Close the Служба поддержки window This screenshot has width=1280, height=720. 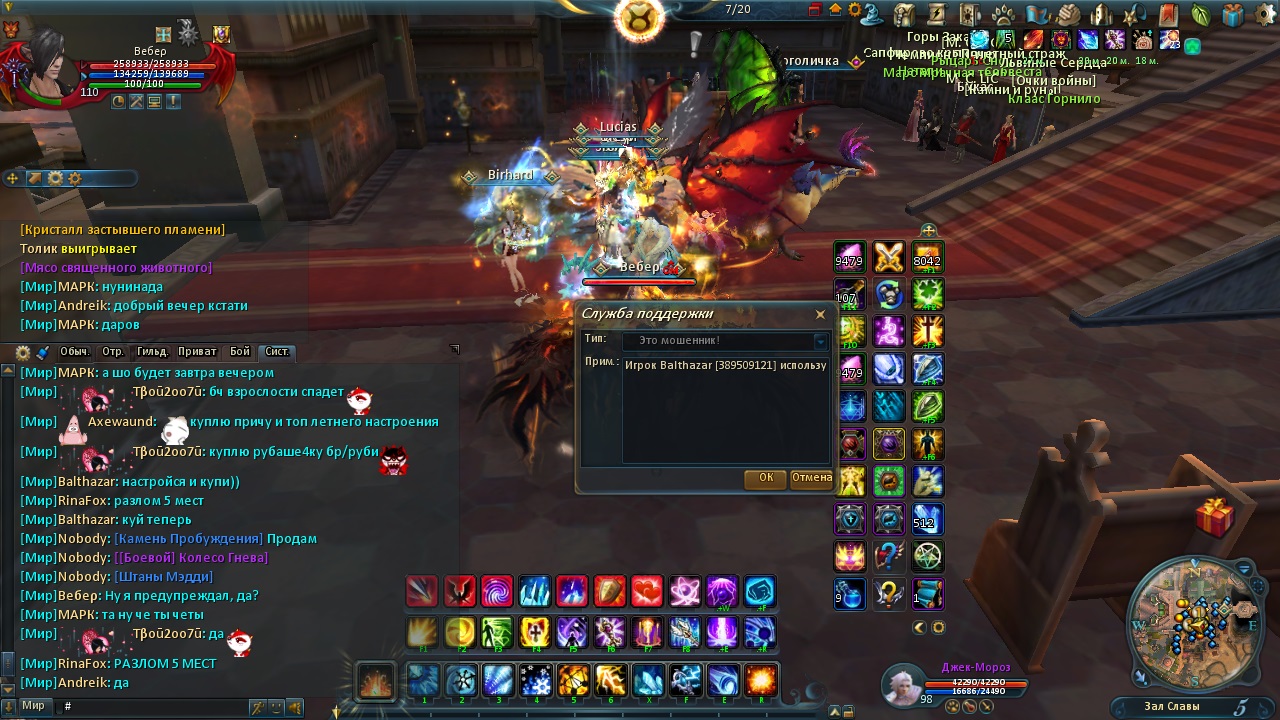pos(820,314)
